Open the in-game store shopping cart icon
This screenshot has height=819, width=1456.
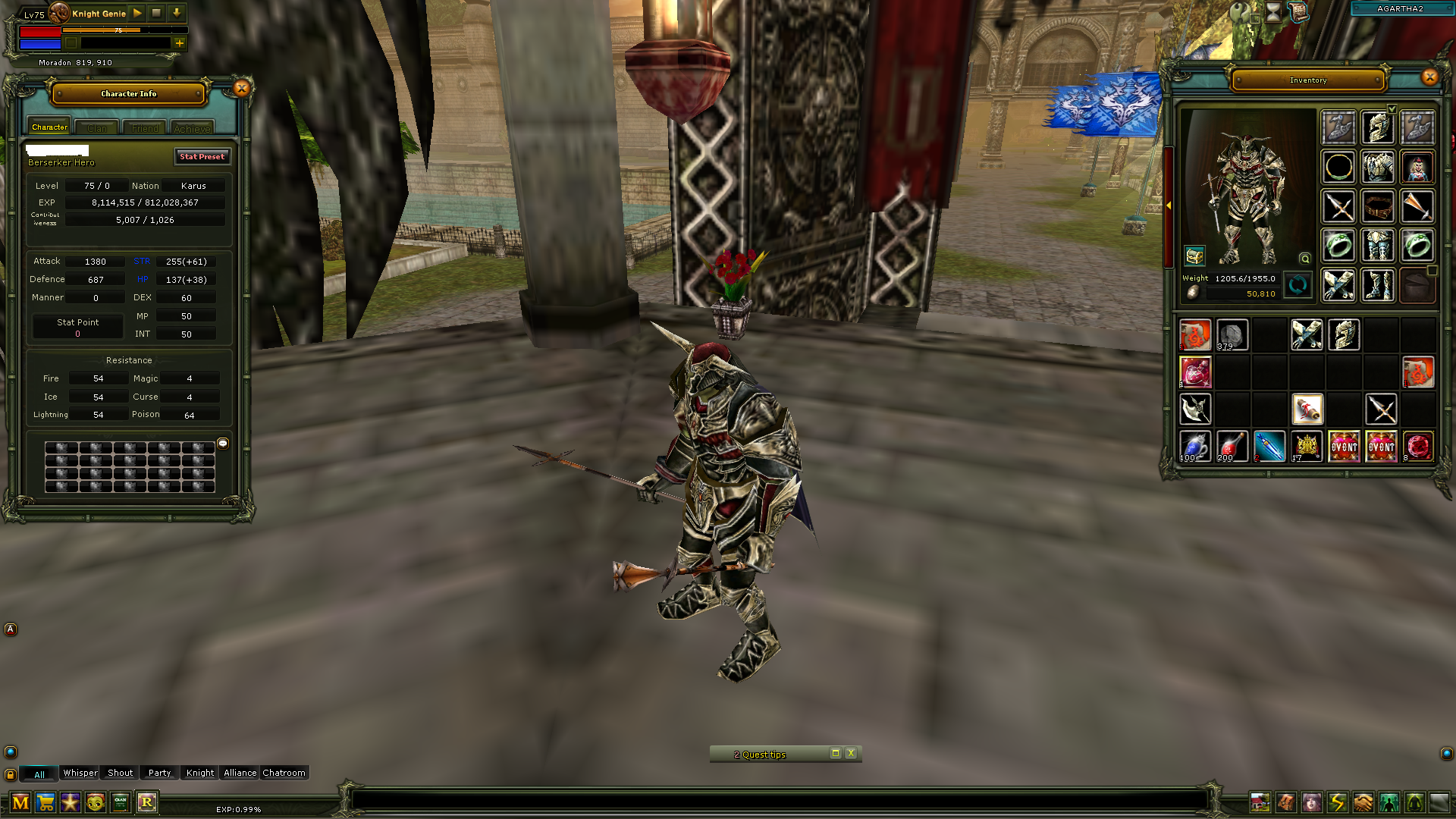(46, 803)
